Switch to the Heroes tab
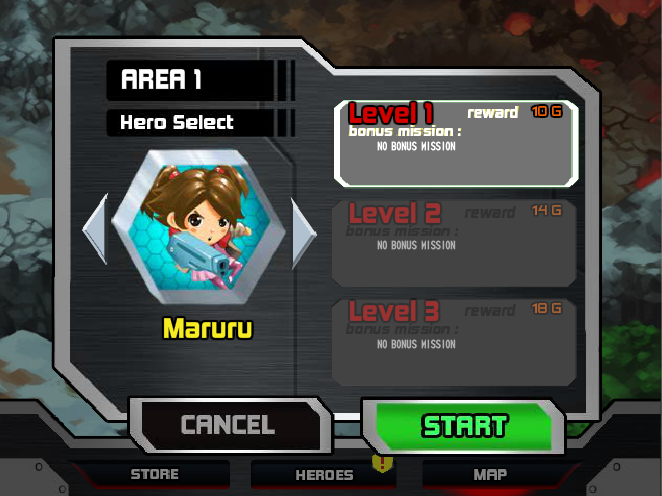This screenshot has height=496, width=662. (x=324, y=475)
